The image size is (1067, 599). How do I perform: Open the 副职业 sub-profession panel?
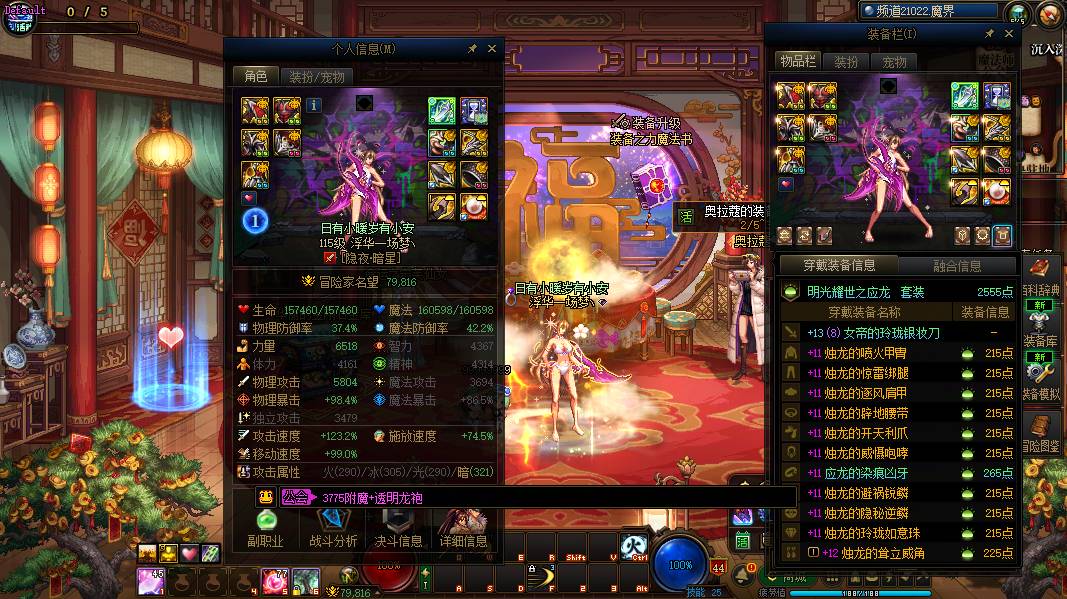(265, 529)
